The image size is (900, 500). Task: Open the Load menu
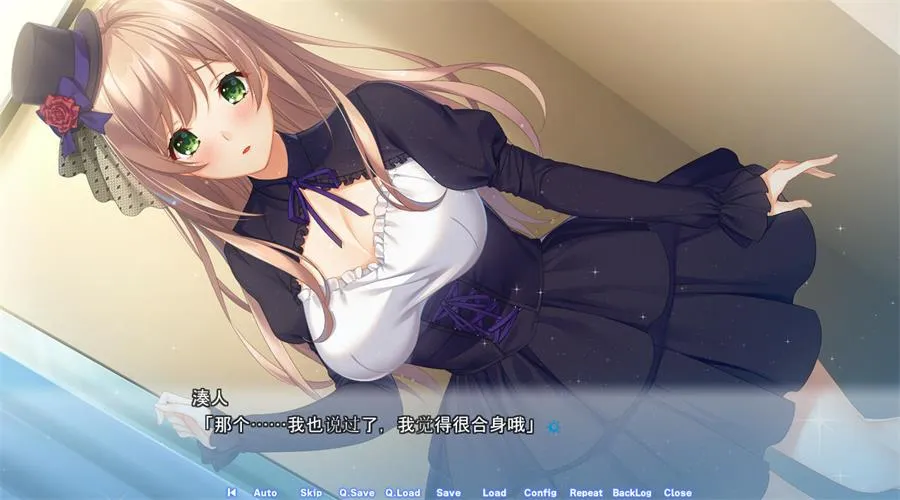[494, 492]
